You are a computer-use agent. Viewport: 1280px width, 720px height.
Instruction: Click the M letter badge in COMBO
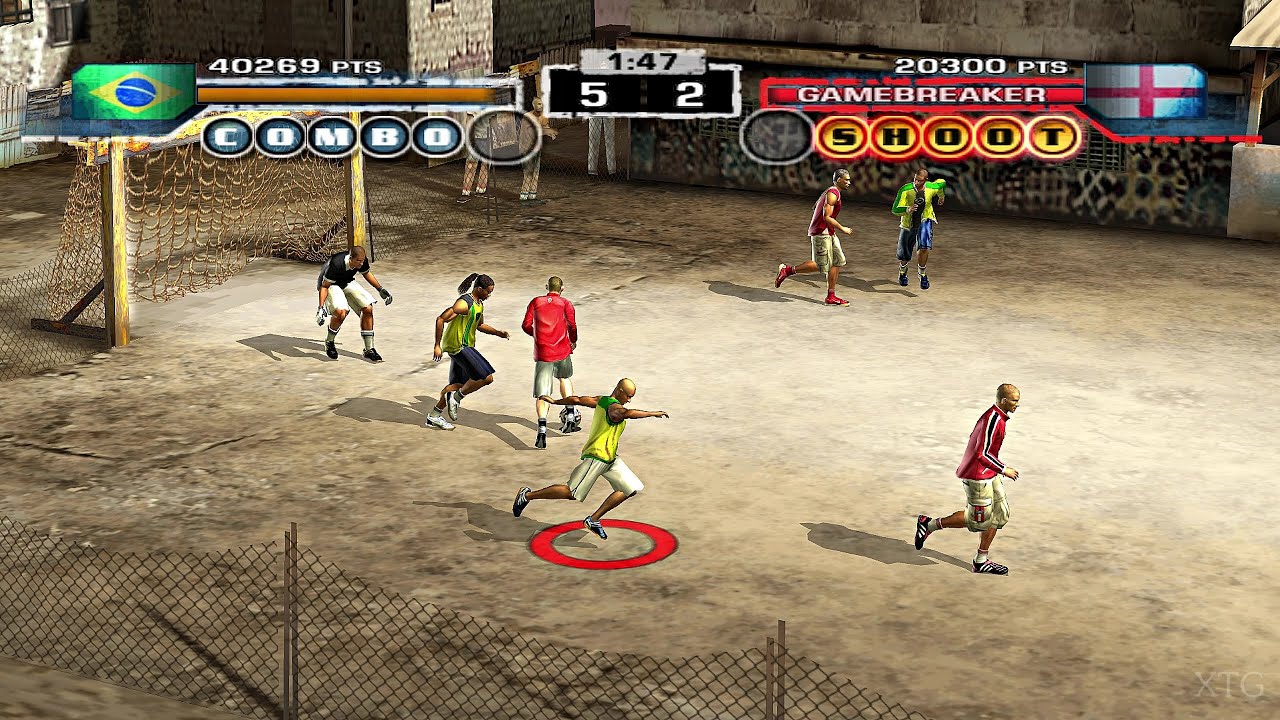click(333, 138)
